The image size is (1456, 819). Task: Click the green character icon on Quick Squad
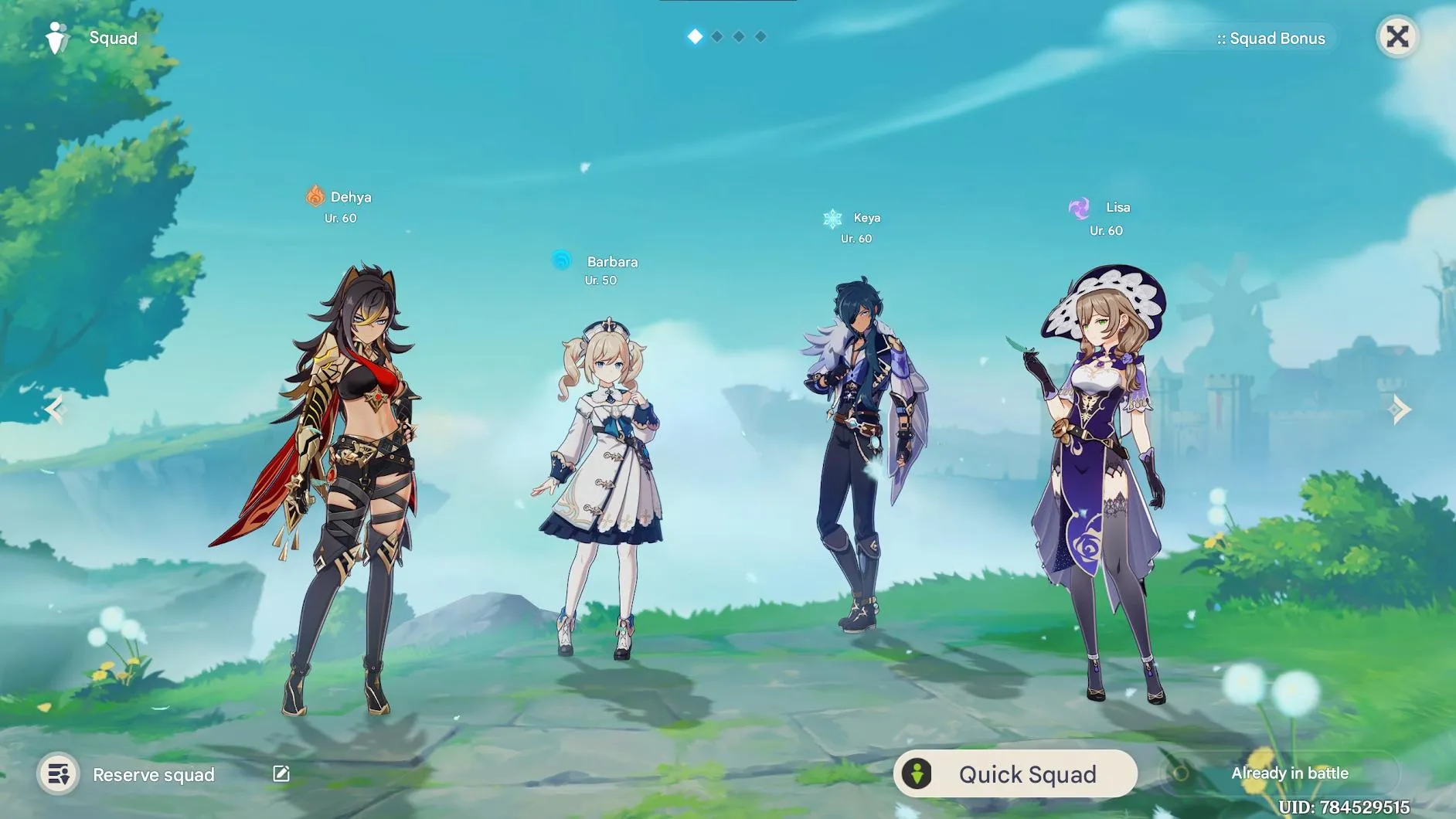point(919,773)
